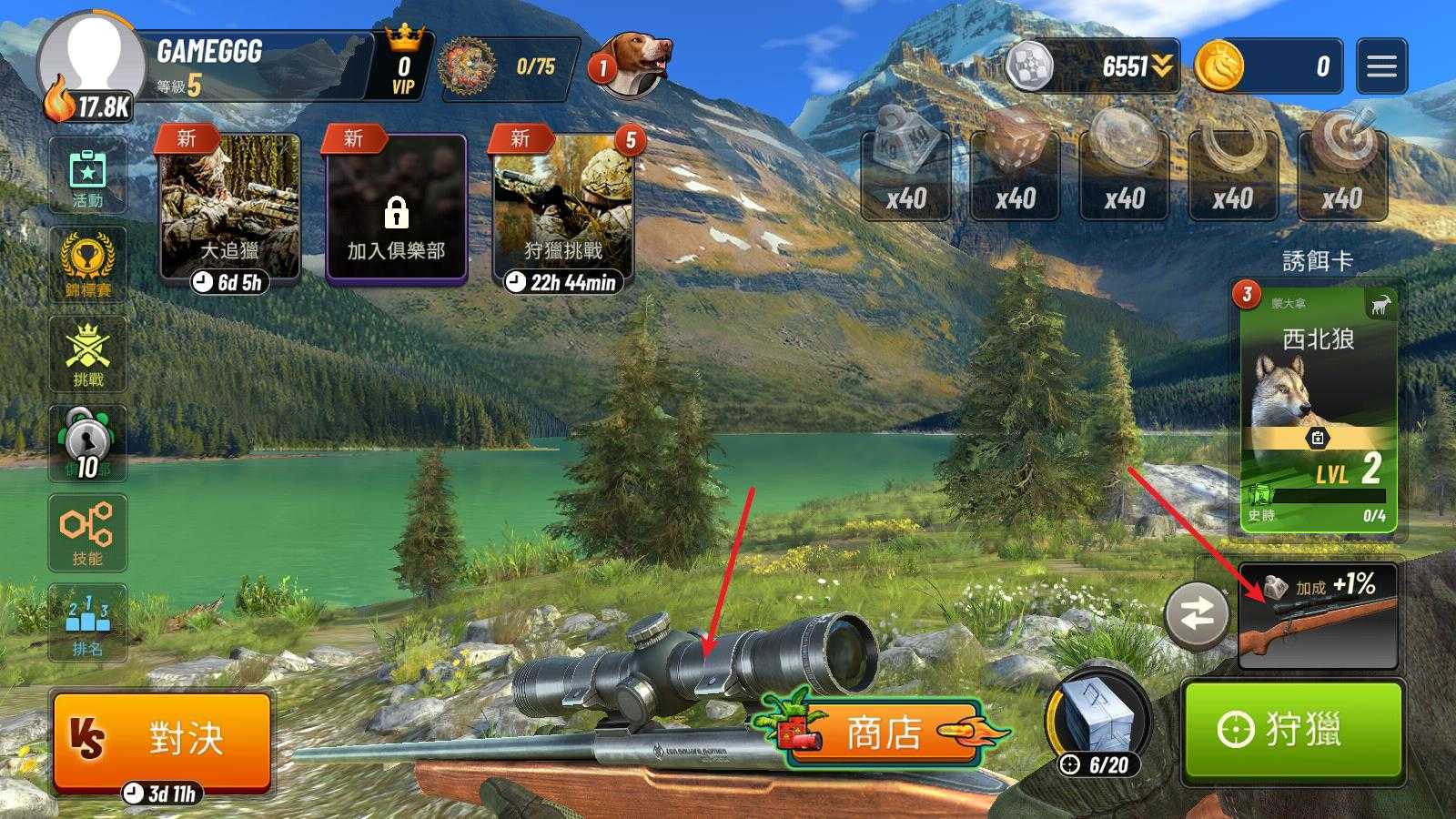
Task: Open the equipped rifle slot with +1% bonus
Action: [x=1318, y=617]
